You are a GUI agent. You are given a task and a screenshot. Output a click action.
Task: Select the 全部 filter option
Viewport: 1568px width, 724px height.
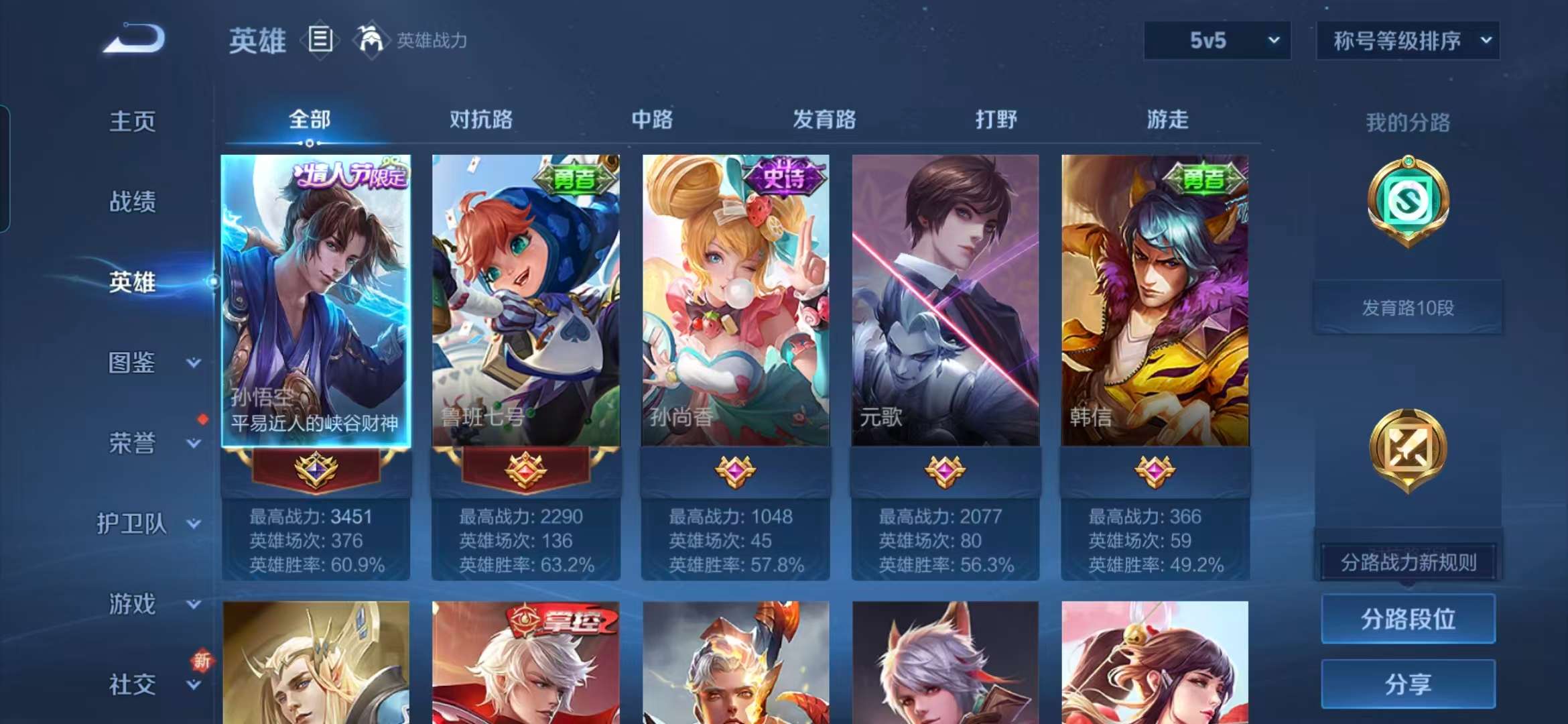click(310, 119)
